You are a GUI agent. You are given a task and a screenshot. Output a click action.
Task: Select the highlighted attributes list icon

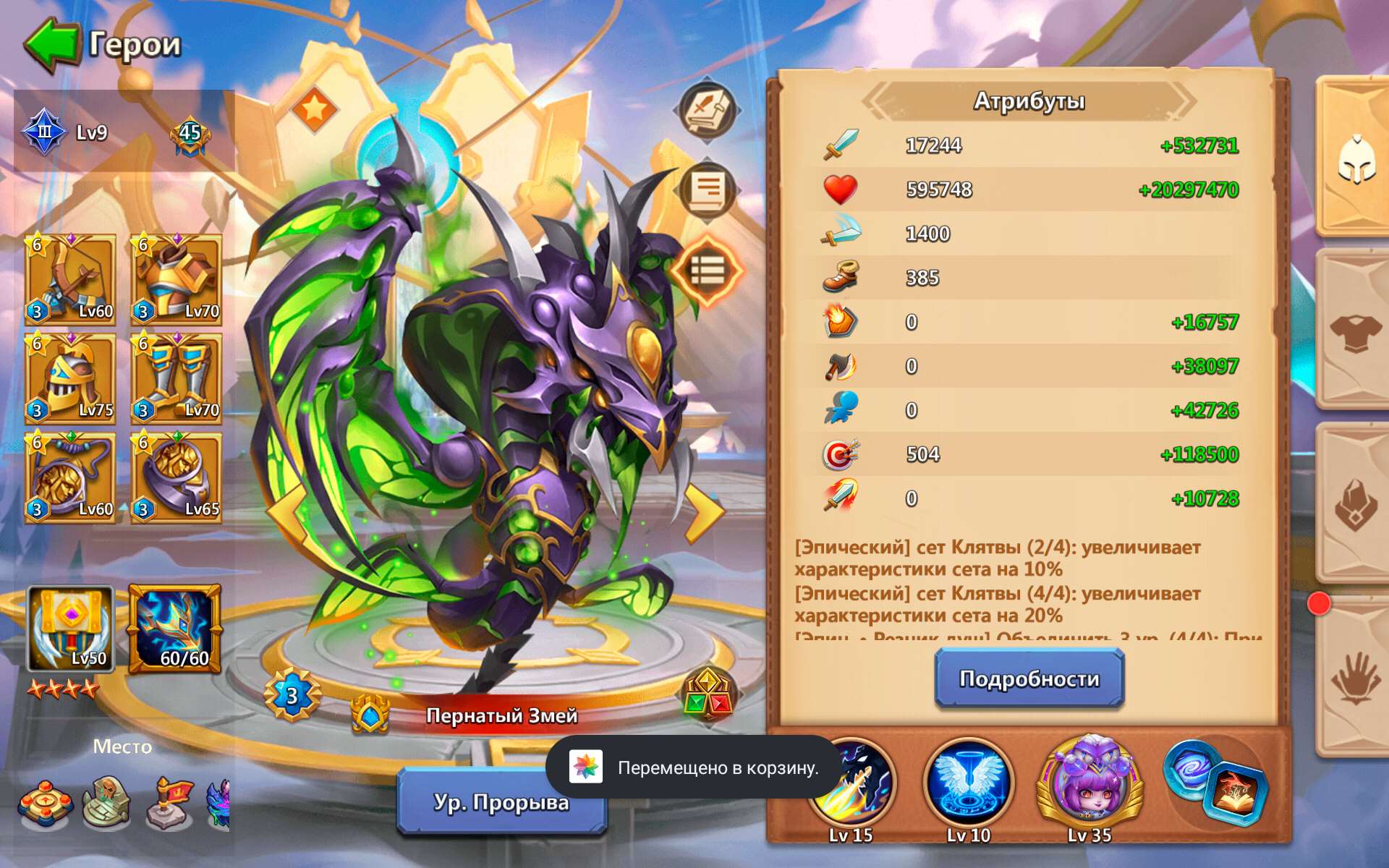click(706, 269)
